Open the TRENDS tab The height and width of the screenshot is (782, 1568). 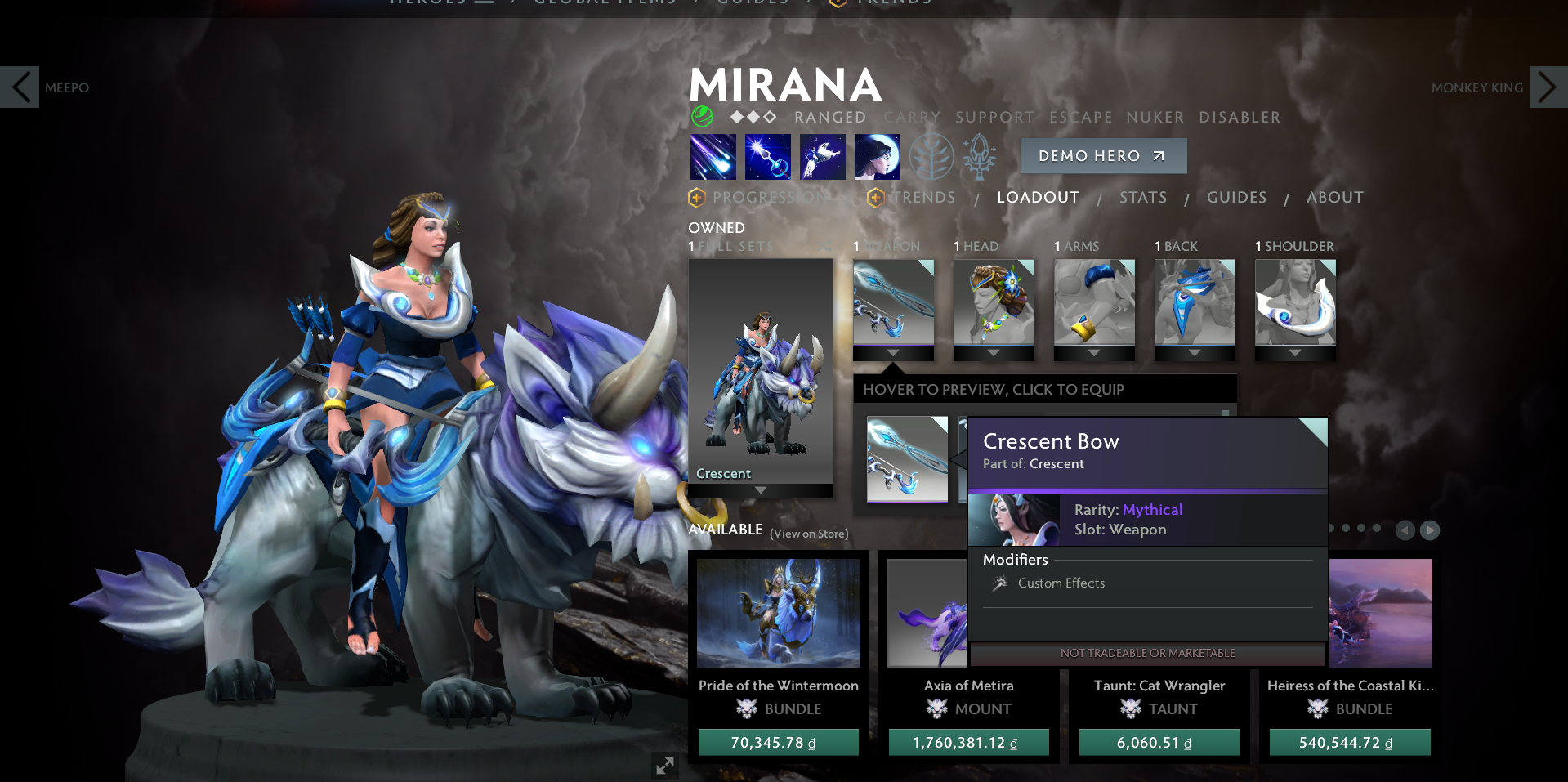(922, 197)
